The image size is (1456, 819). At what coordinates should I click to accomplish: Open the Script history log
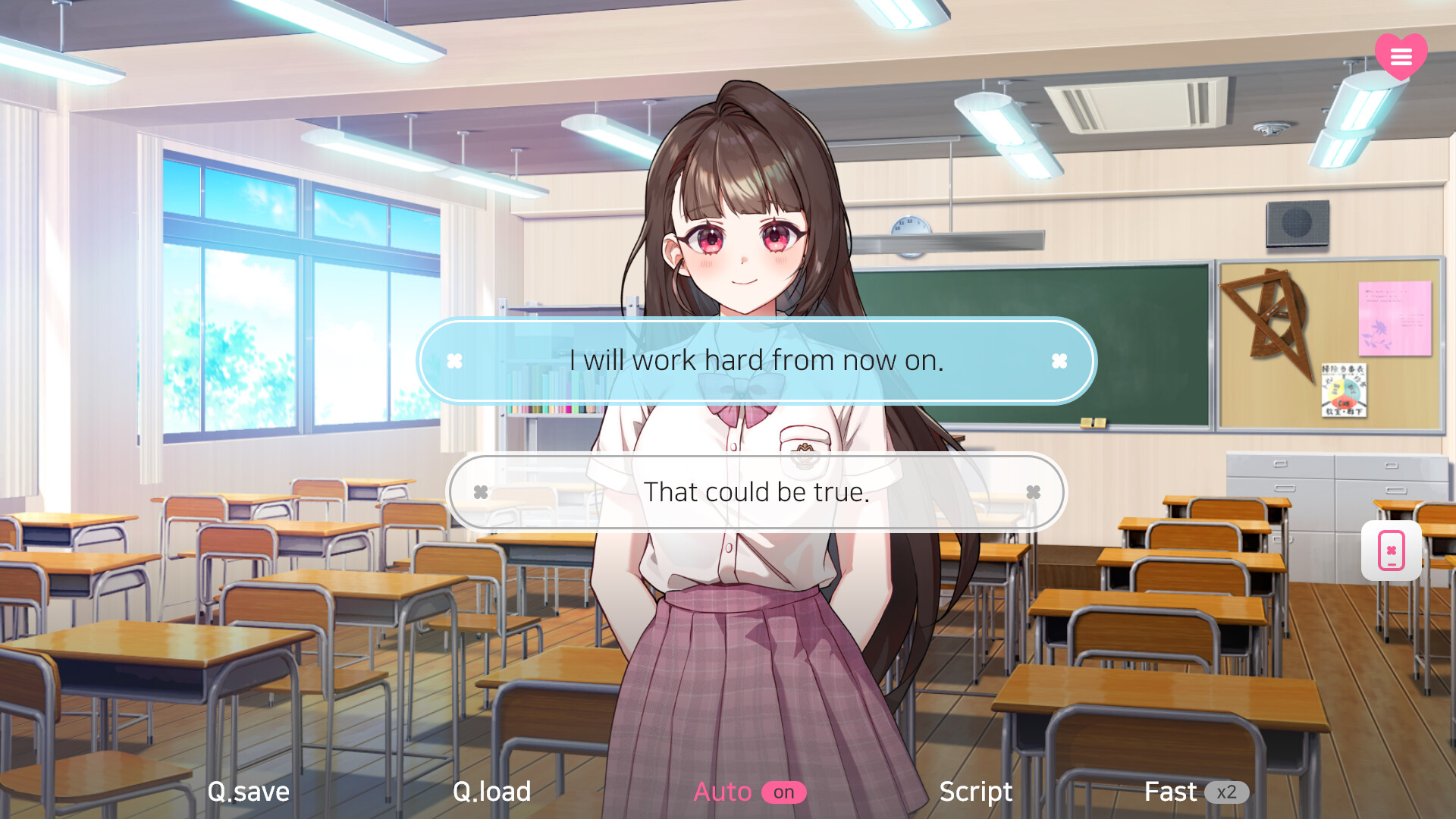(975, 791)
